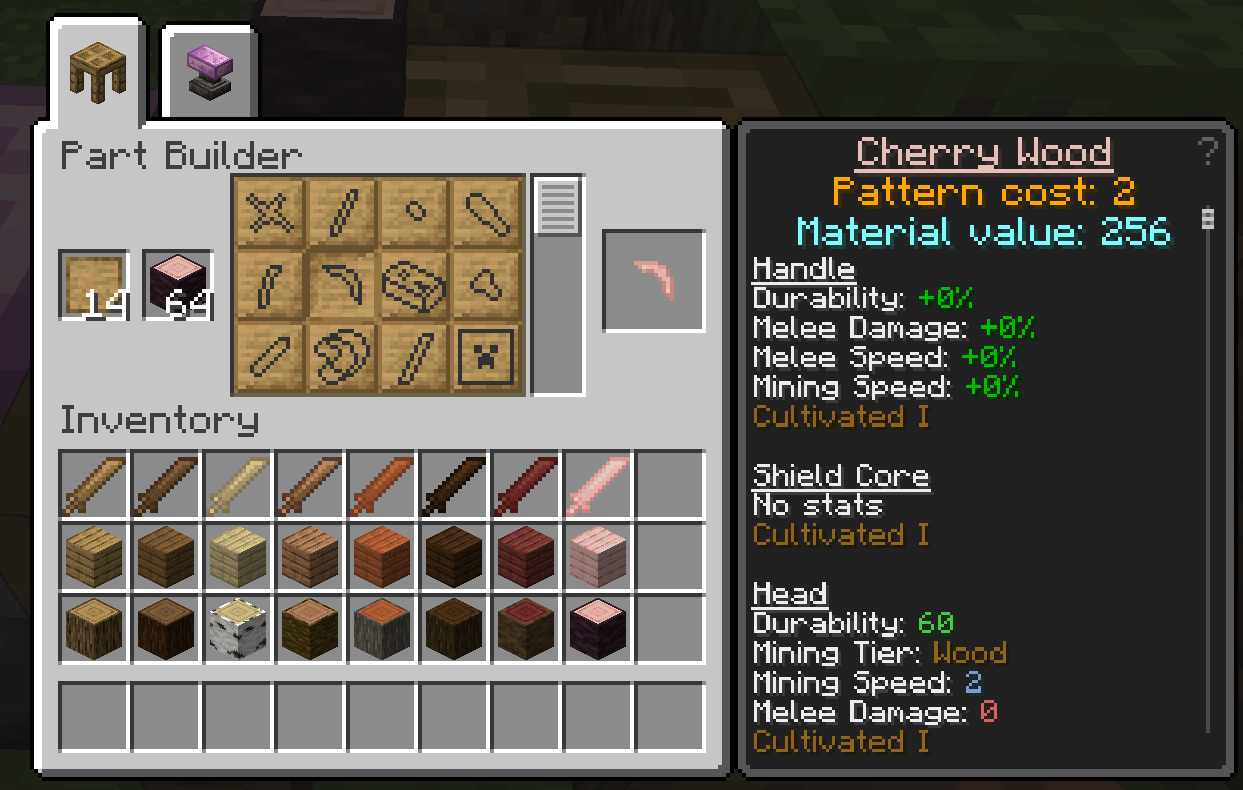This screenshot has width=1243, height=790.
Task: Pick the pale birch wooden sword
Action: pyautogui.click(x=238, y=485)
